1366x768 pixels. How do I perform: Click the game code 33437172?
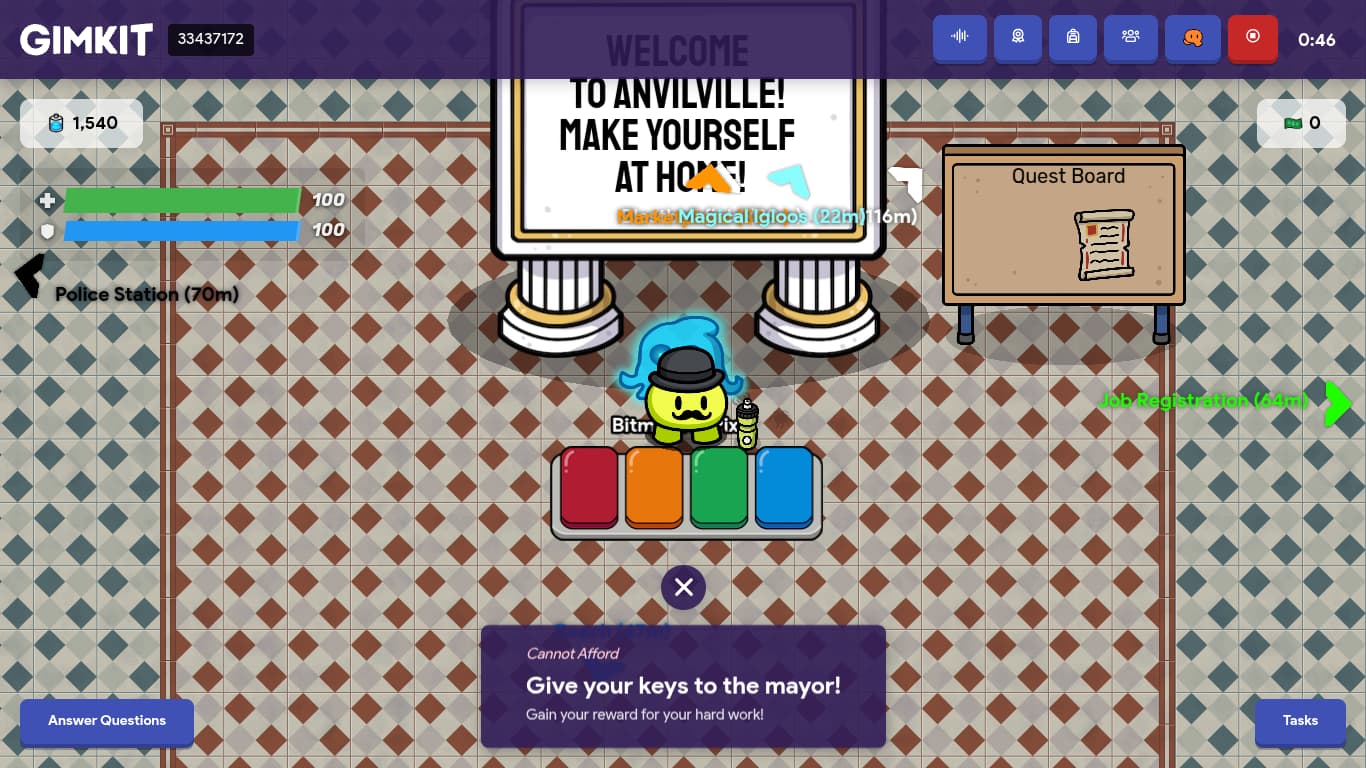coord(210,40)
